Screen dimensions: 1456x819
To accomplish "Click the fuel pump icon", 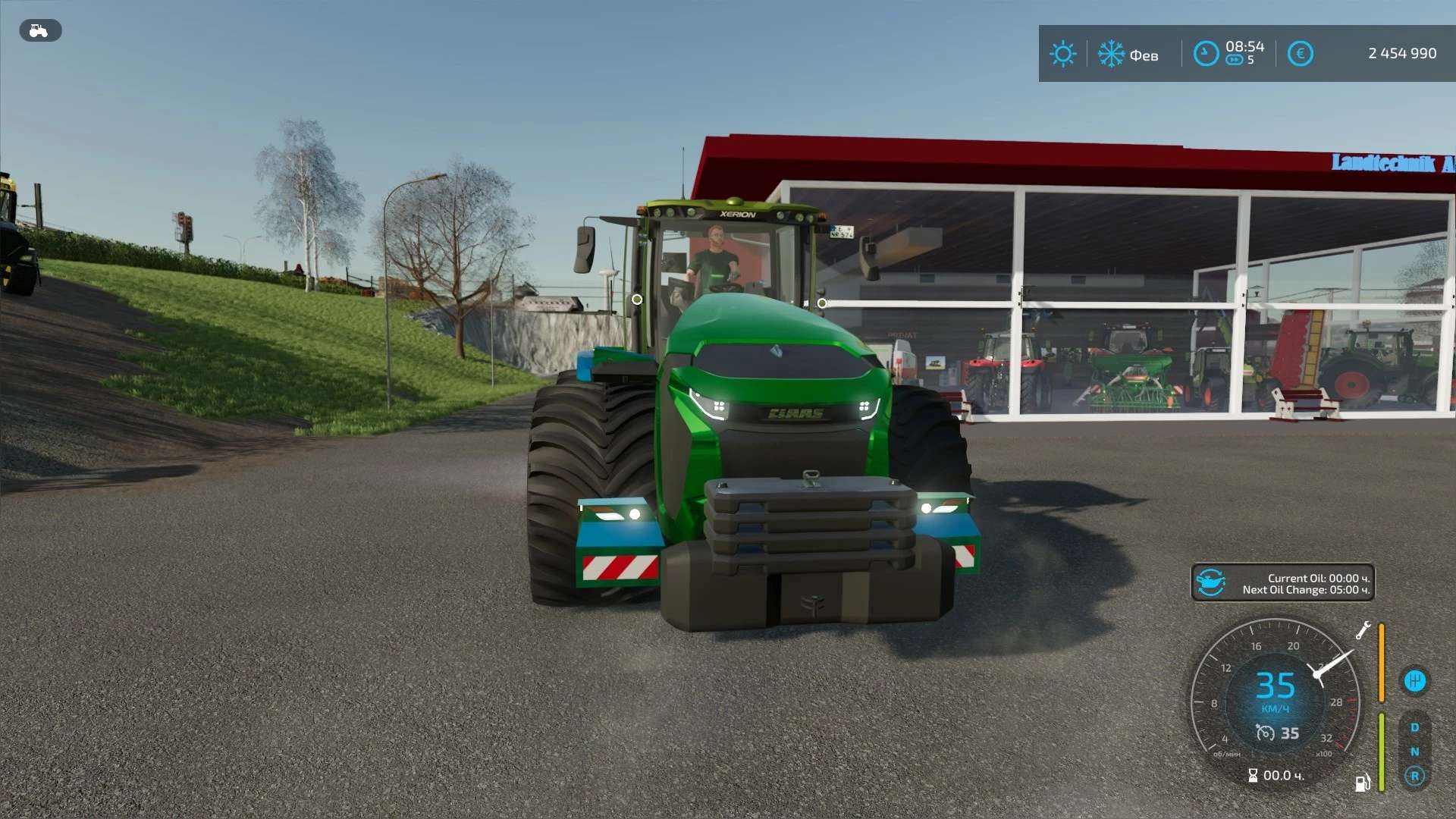I will (x=1363, y=783).
